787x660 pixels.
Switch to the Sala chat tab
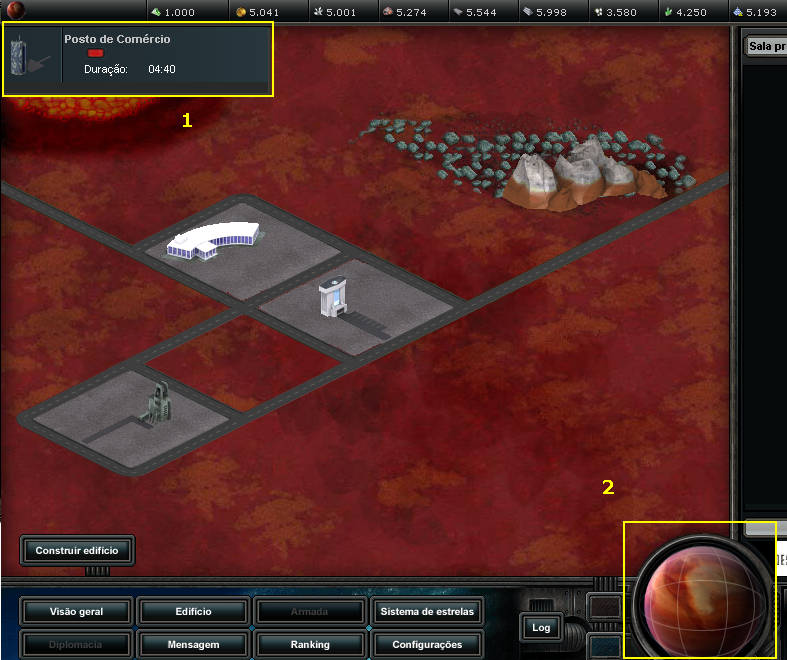(x=766, y=46)
